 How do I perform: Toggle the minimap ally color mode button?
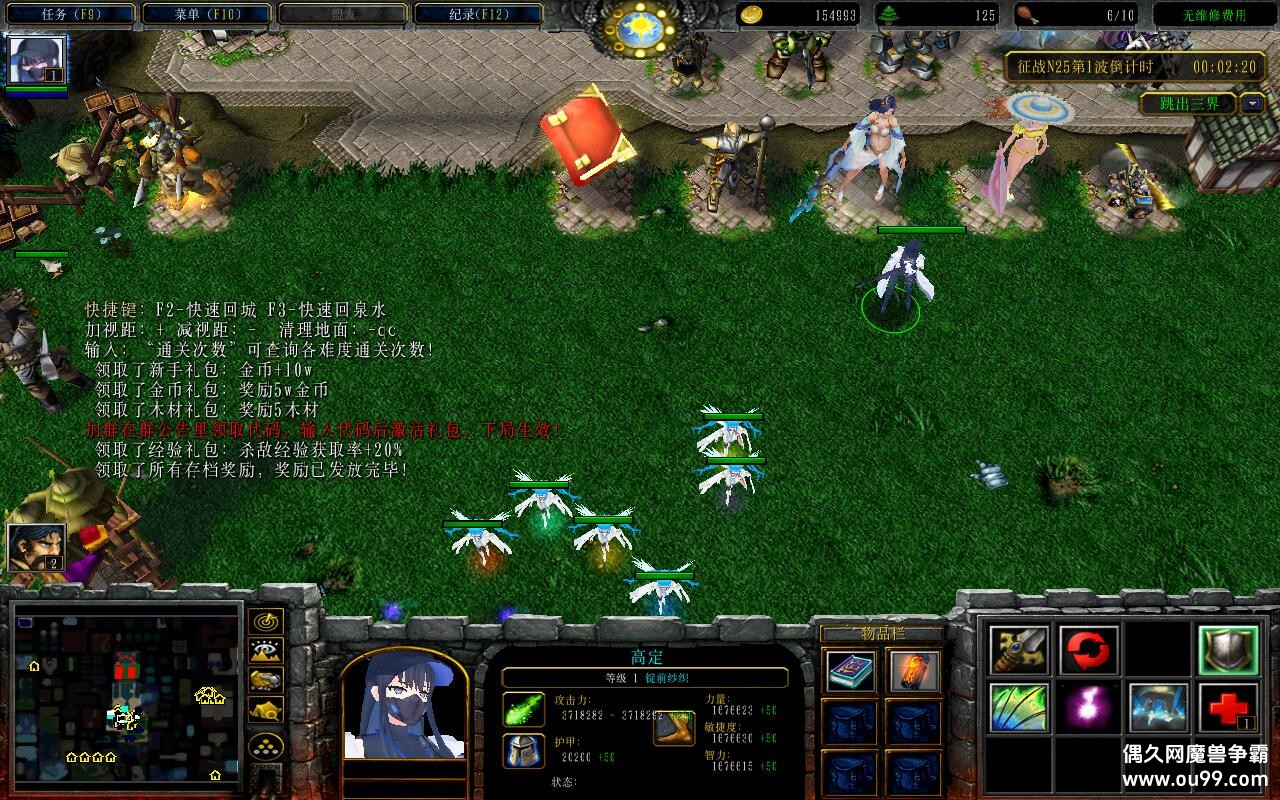click(266, 680)
